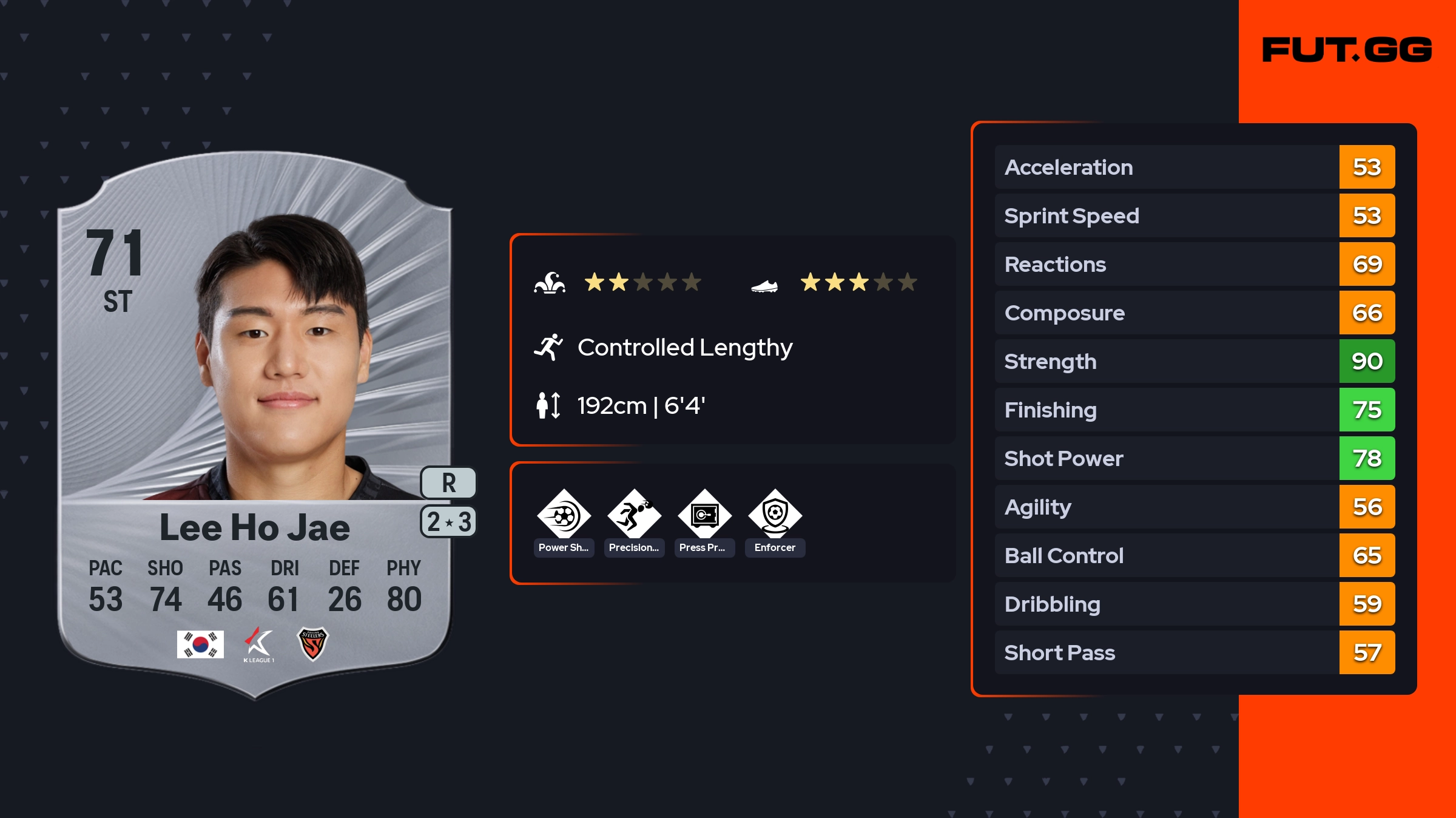Click the Enforcer playstyle icon
1456x818 pixels.
click(775, 516)
